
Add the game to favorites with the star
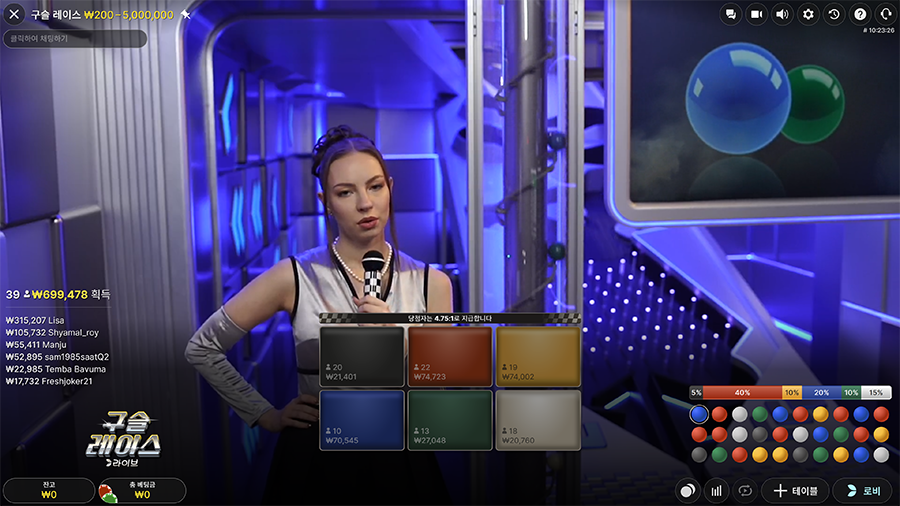tap(186, 15)
